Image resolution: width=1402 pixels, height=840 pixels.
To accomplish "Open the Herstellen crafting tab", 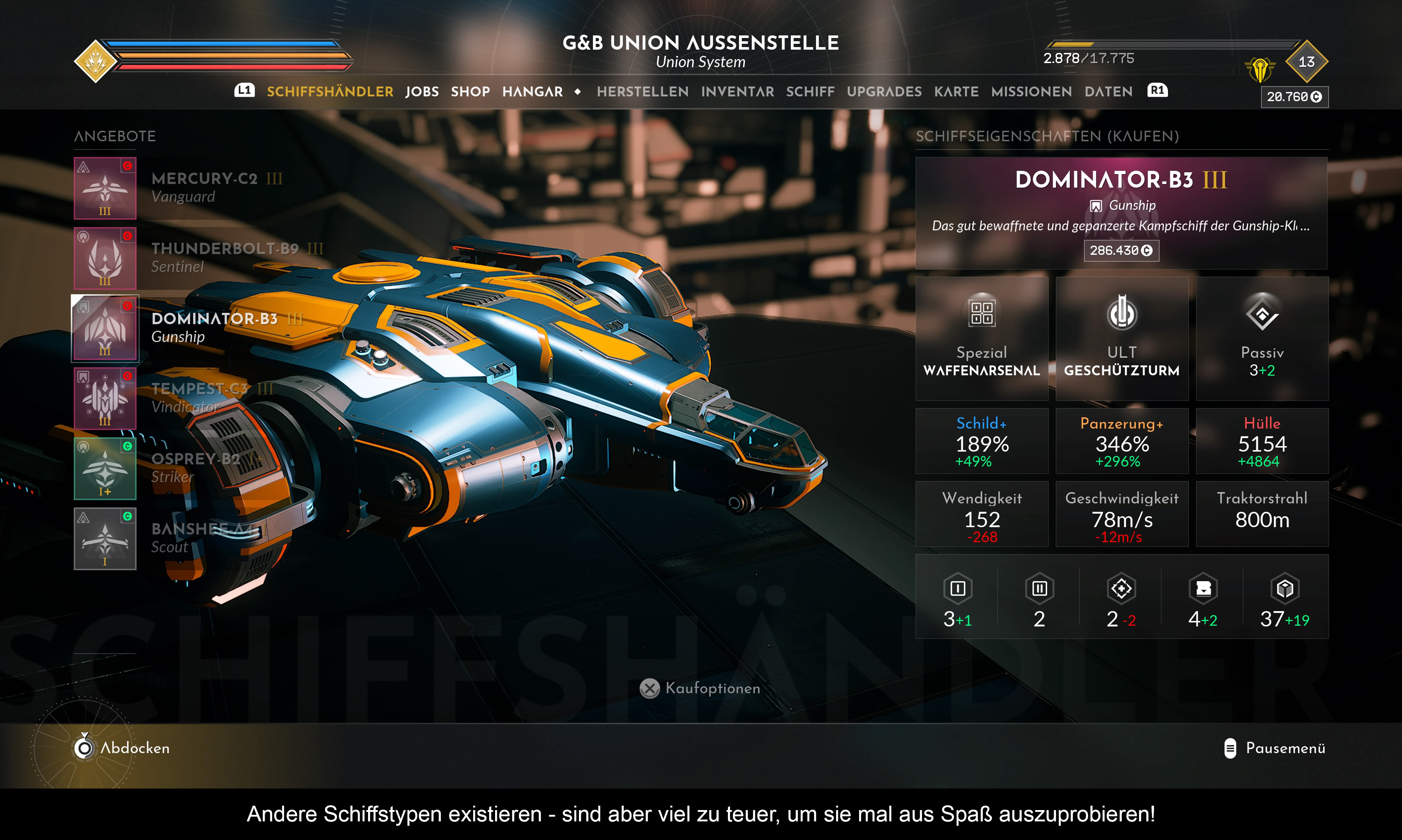I will [x=643, y=92].
